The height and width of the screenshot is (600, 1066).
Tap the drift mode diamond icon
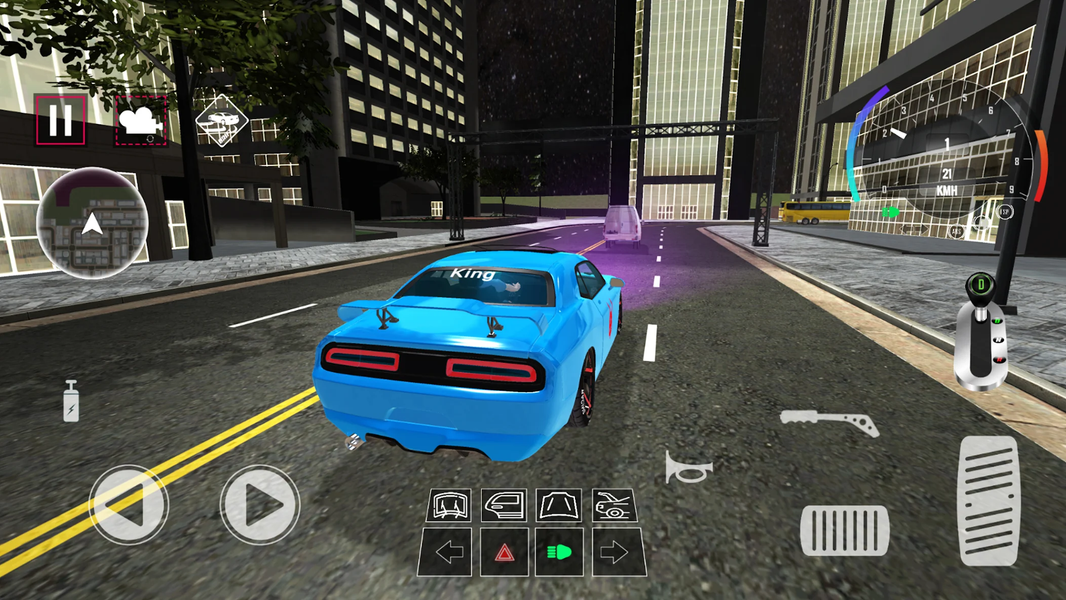pos(222,121)
